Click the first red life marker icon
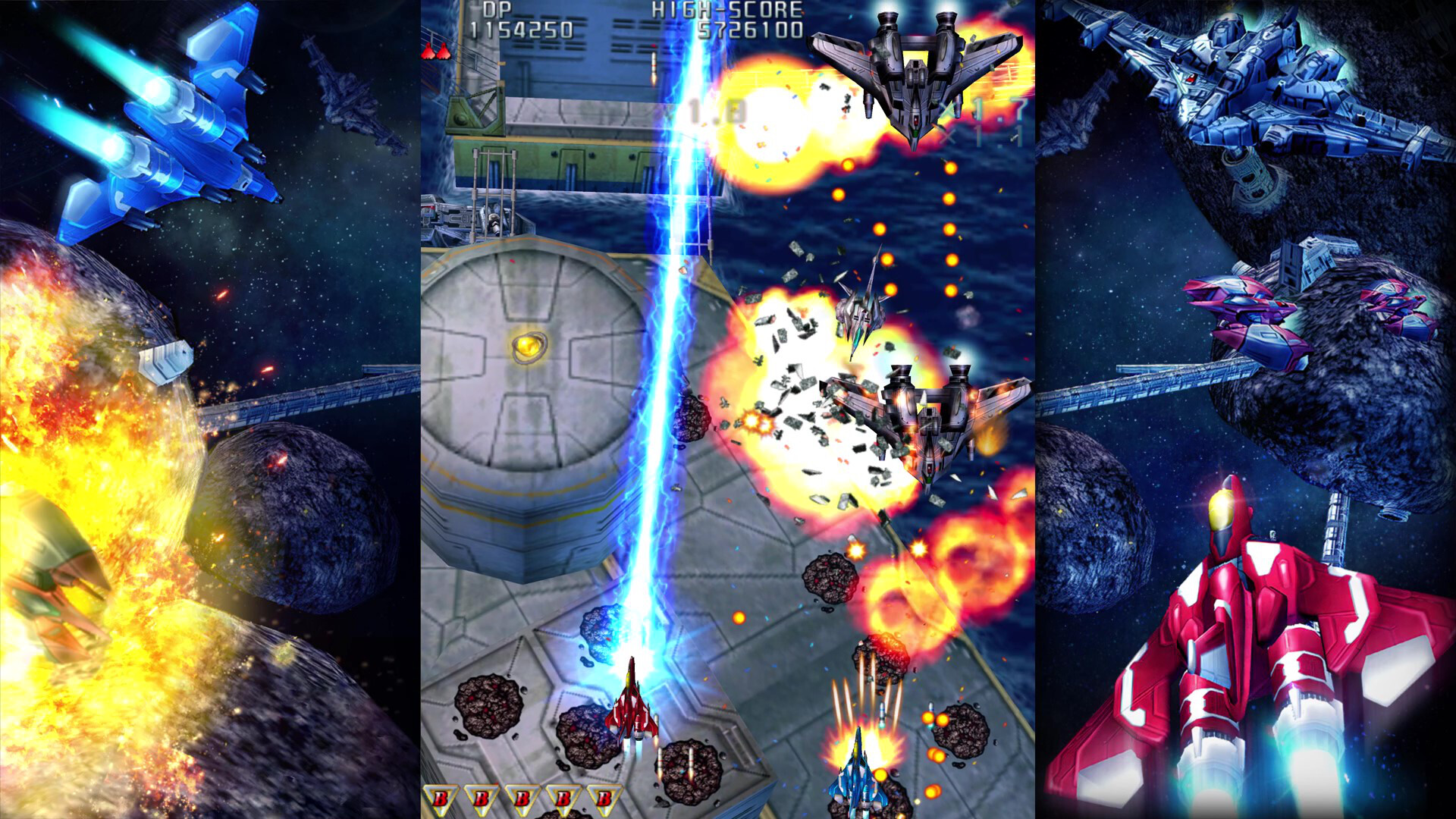Viewport: 1456px width, 819px height. 427,50
